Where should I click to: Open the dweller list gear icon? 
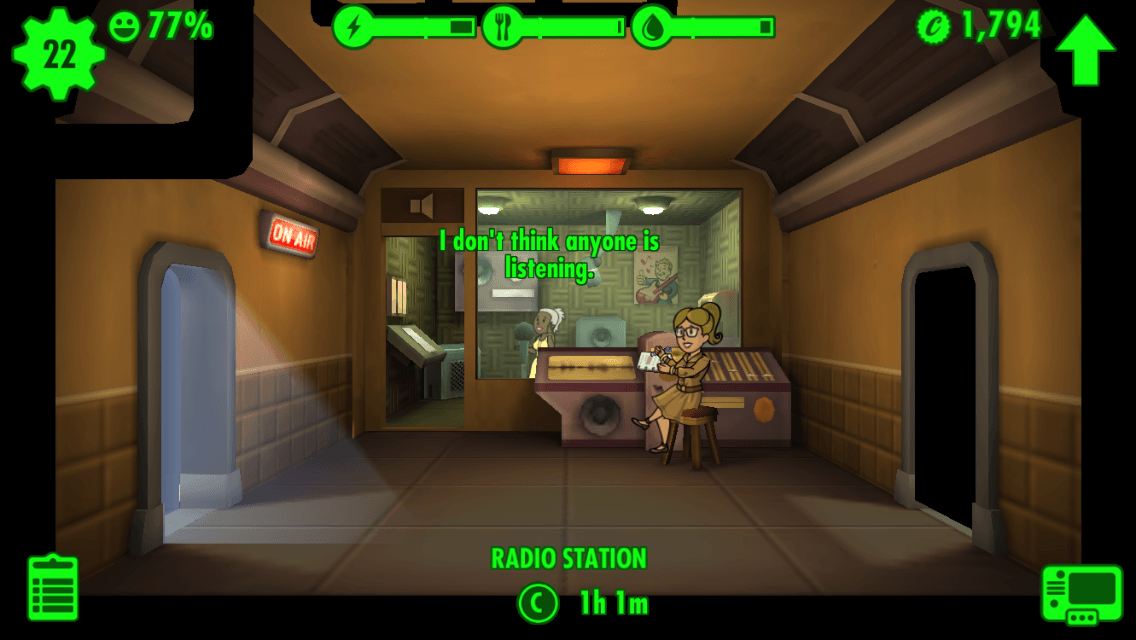pyautogui.click(x=59, y=55)
